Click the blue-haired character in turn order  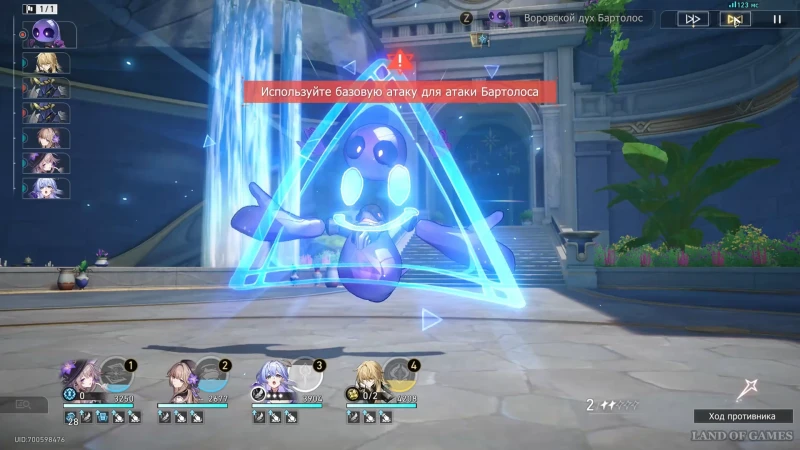click(46, 188)
